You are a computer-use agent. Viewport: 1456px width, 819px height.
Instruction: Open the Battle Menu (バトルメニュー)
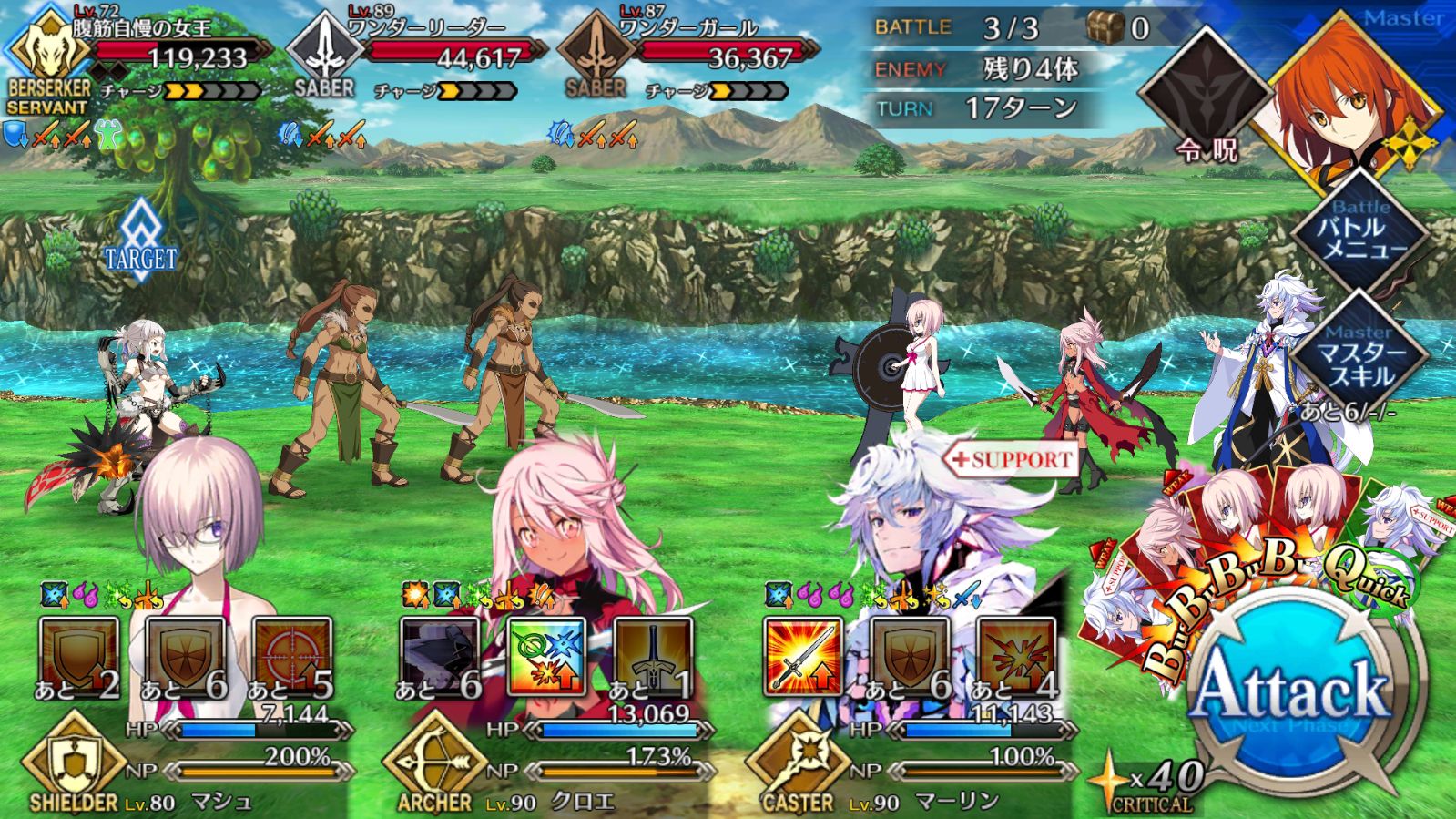coord(1359,232)
